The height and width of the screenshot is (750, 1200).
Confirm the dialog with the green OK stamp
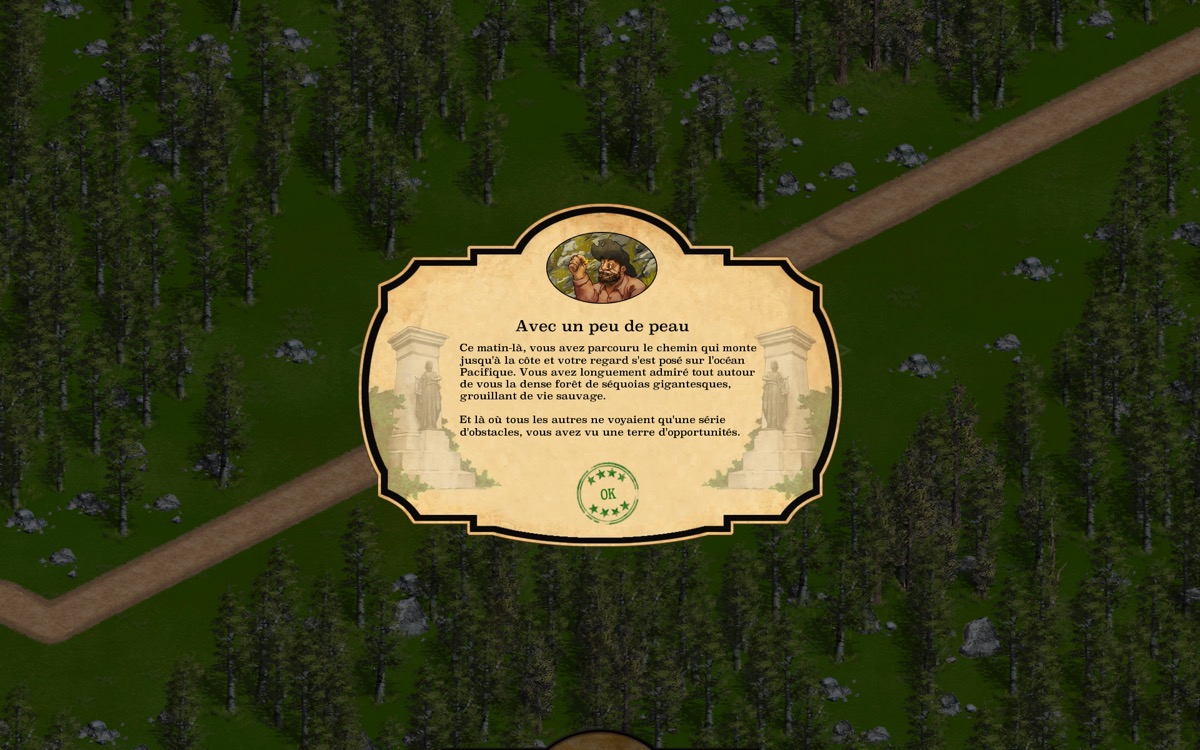(607, 493)
